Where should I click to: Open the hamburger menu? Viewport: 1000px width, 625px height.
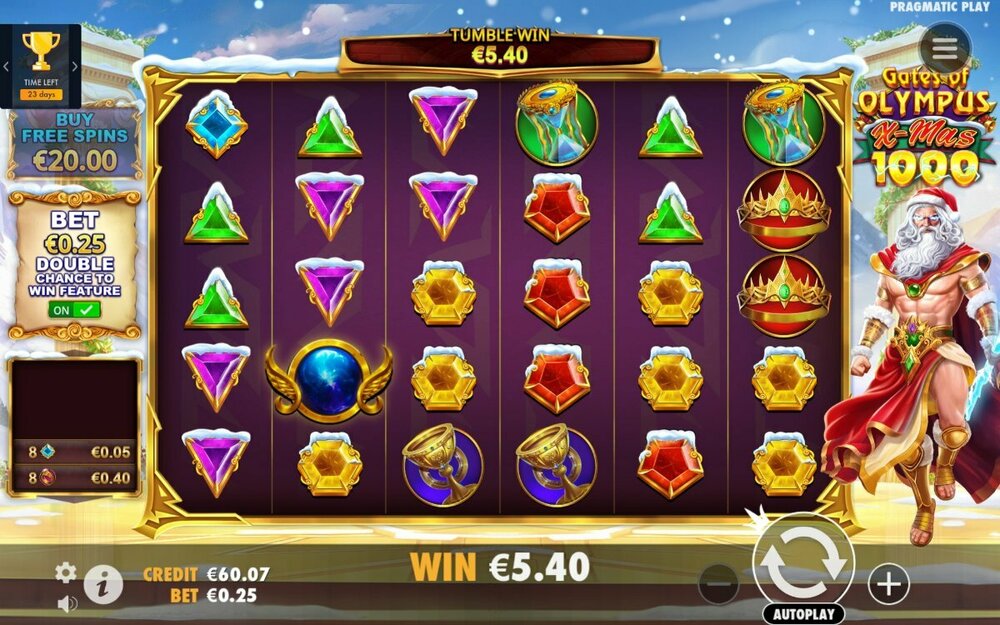point(944,50)
